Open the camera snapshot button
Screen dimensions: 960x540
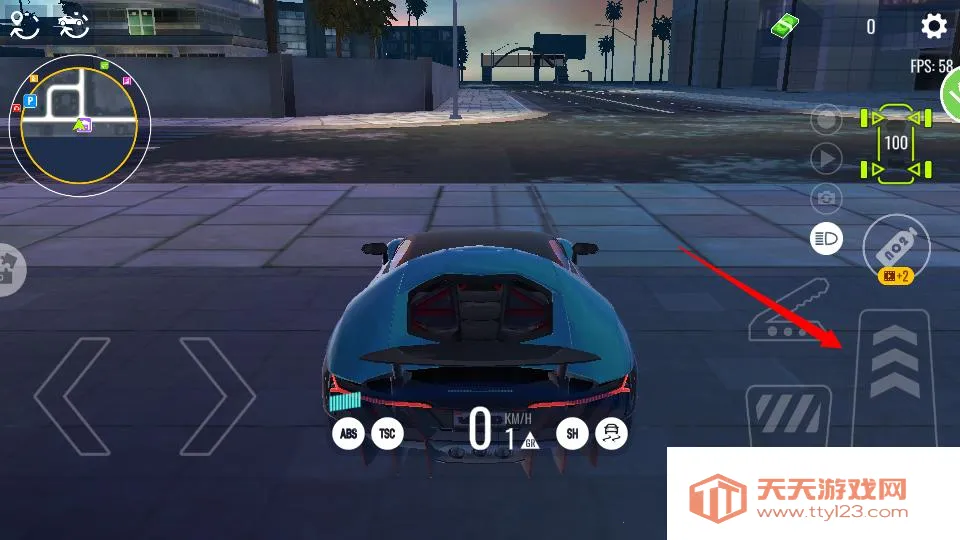pyautogui.click(x=826, y=197)
